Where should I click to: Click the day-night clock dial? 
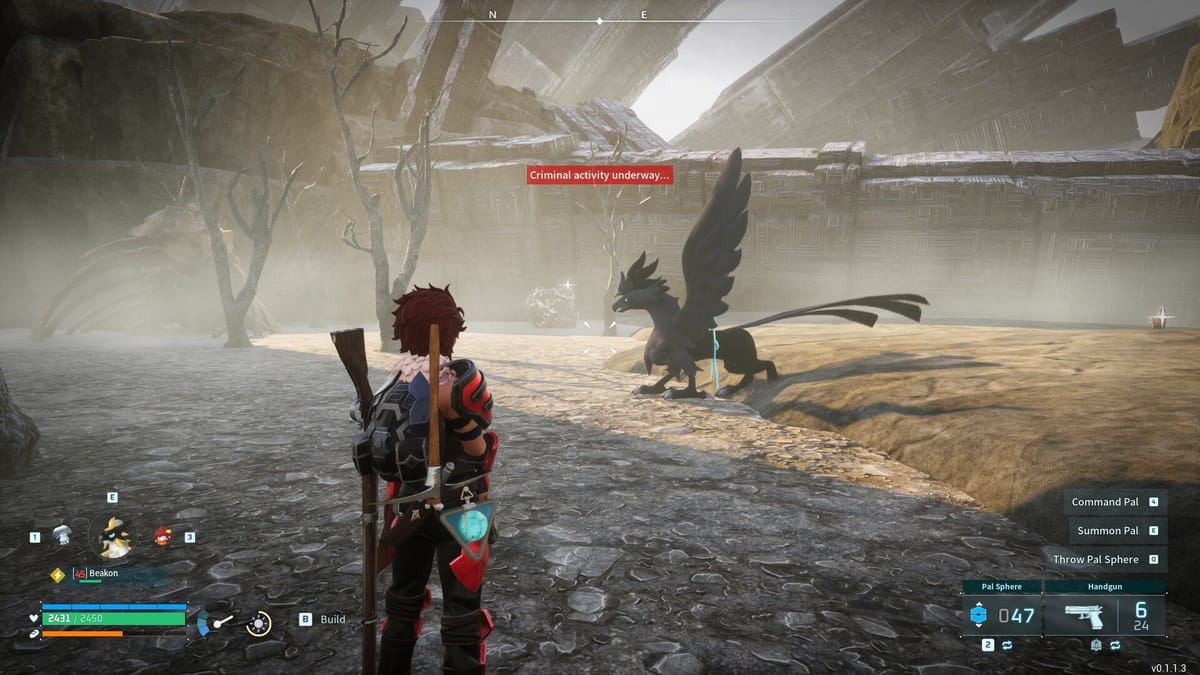258,622
